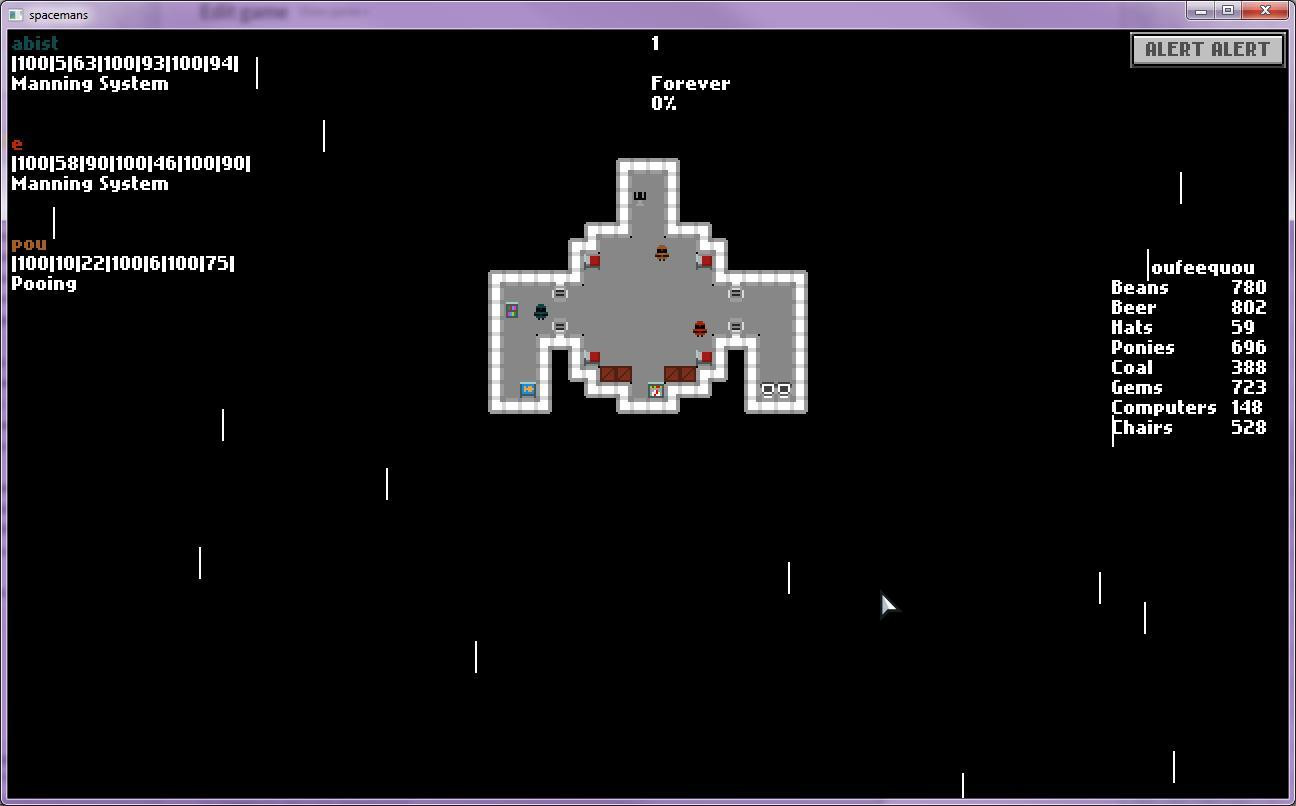Click the station name oufeequou
This screenshot has height=806, width=1296.
point(1201,267)
